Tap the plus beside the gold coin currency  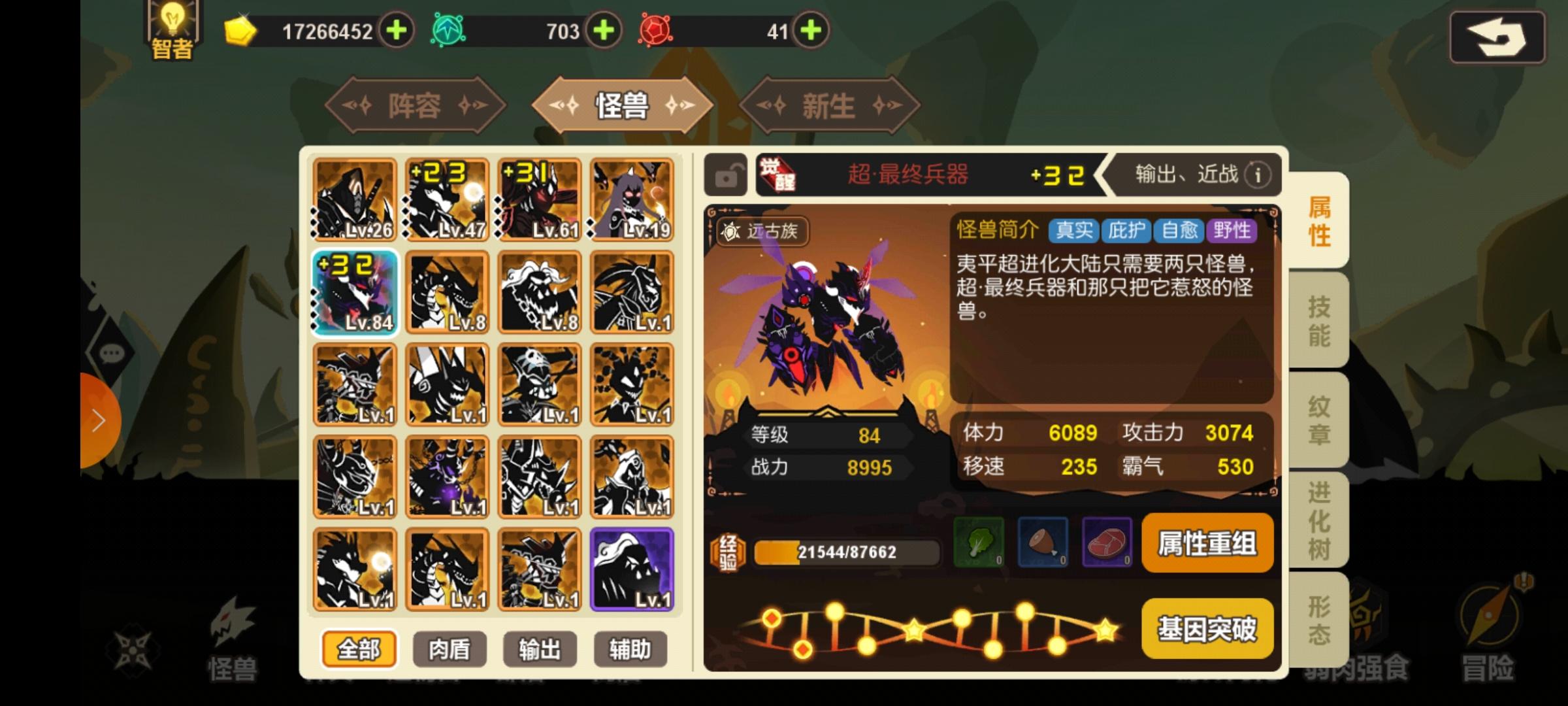click(x=398, y=29)
